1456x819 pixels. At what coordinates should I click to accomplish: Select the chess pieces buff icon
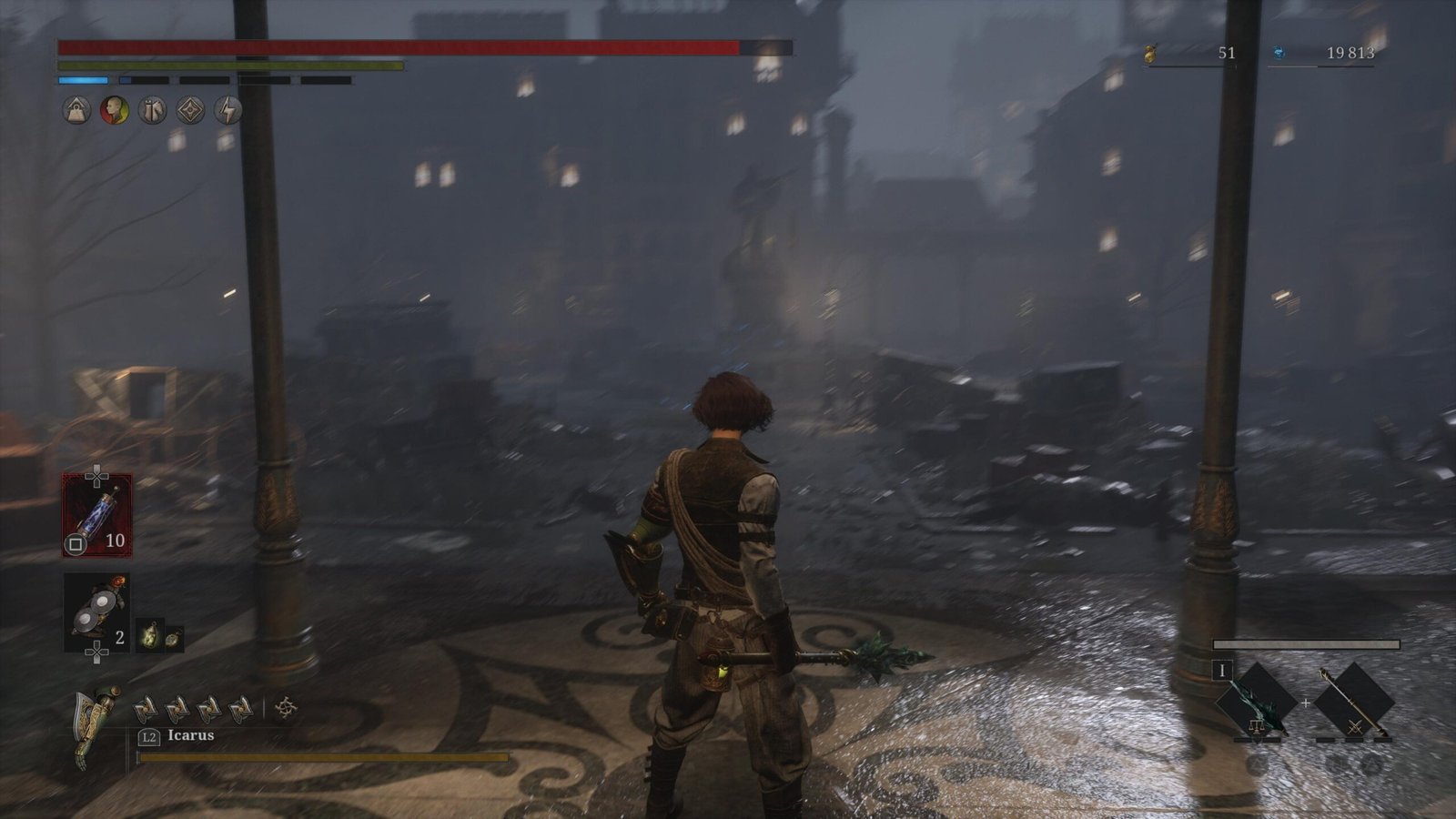[x=152, y=111]
